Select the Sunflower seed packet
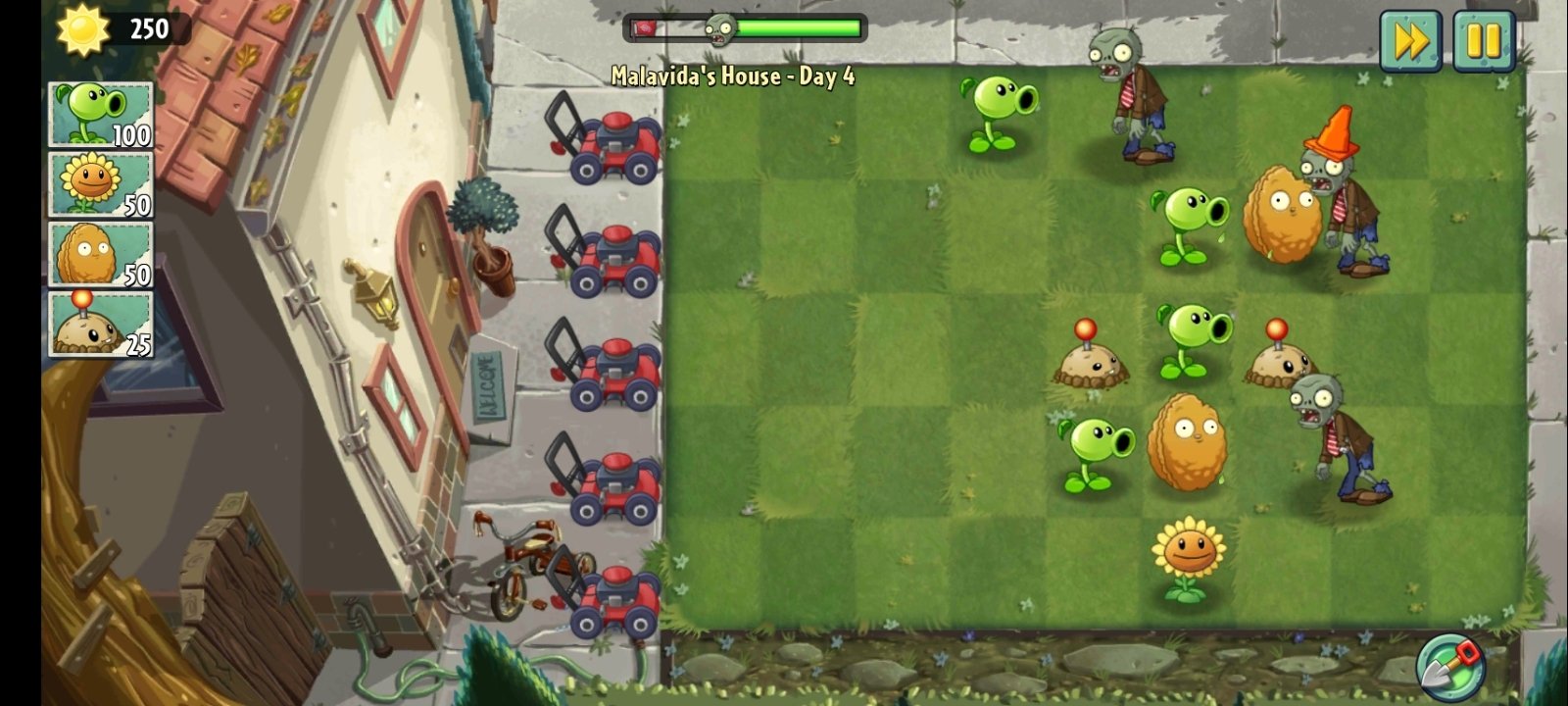Image resolution: width=1568 pixels, height=706 pixels. click(98, 181)
